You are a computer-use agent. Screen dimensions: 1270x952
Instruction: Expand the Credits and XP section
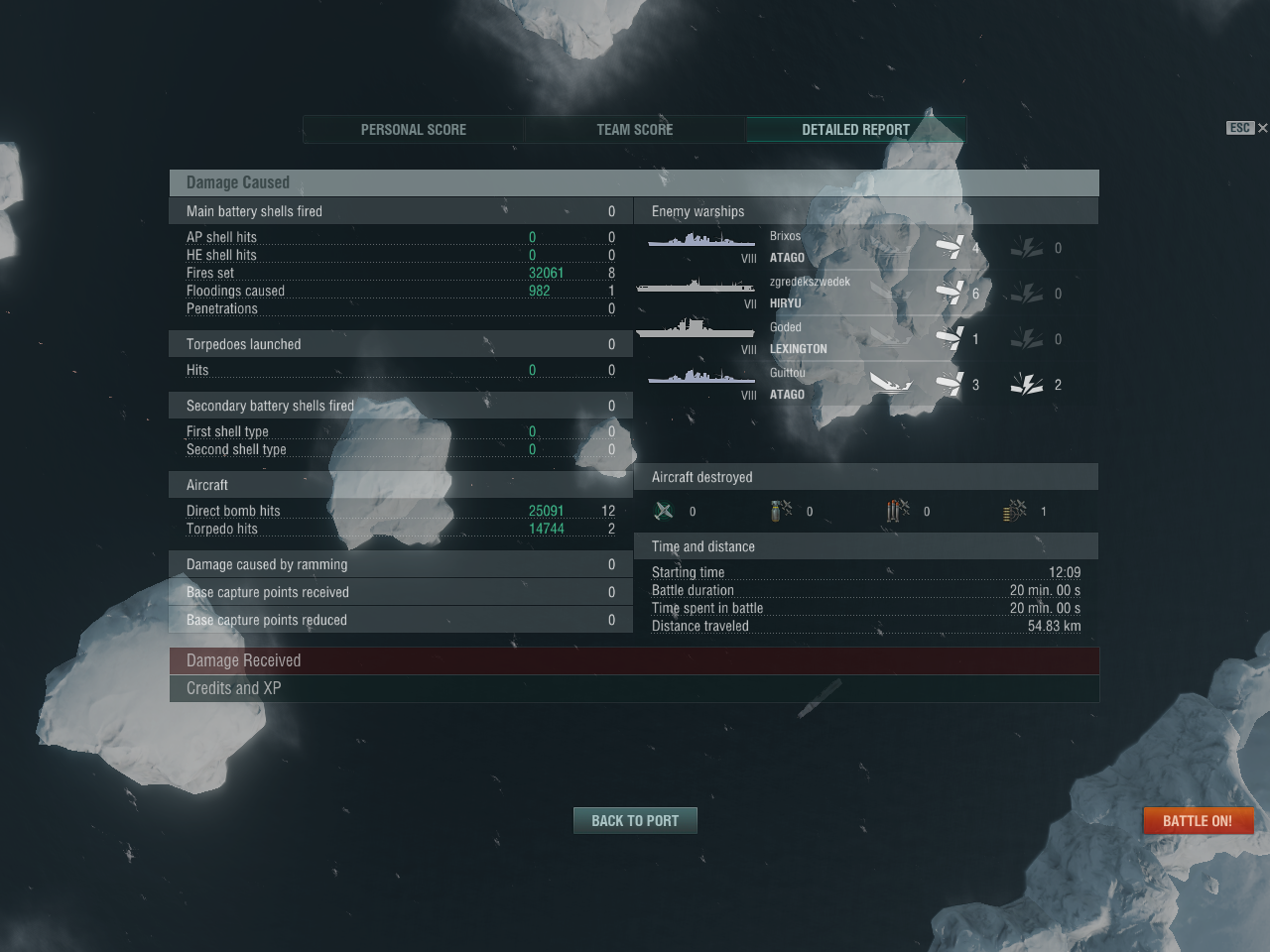634,688
